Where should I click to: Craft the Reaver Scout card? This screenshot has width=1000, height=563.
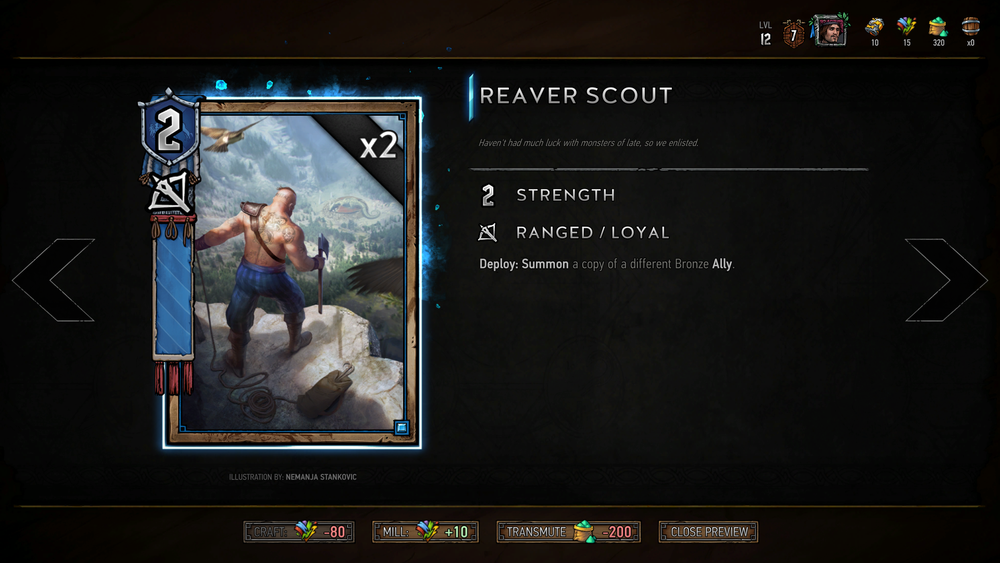(x=299, y=532)
